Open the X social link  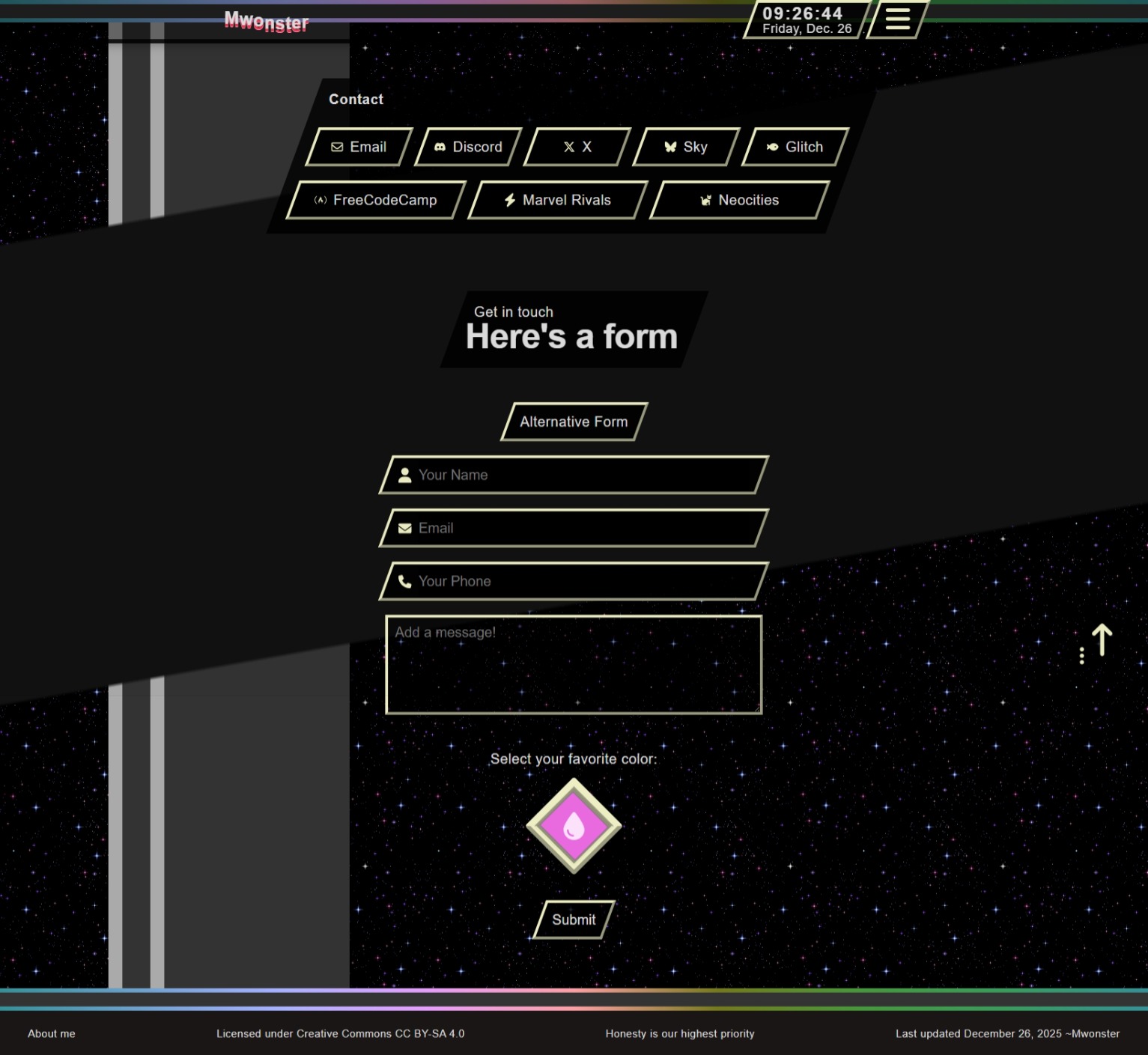[577, 147]
